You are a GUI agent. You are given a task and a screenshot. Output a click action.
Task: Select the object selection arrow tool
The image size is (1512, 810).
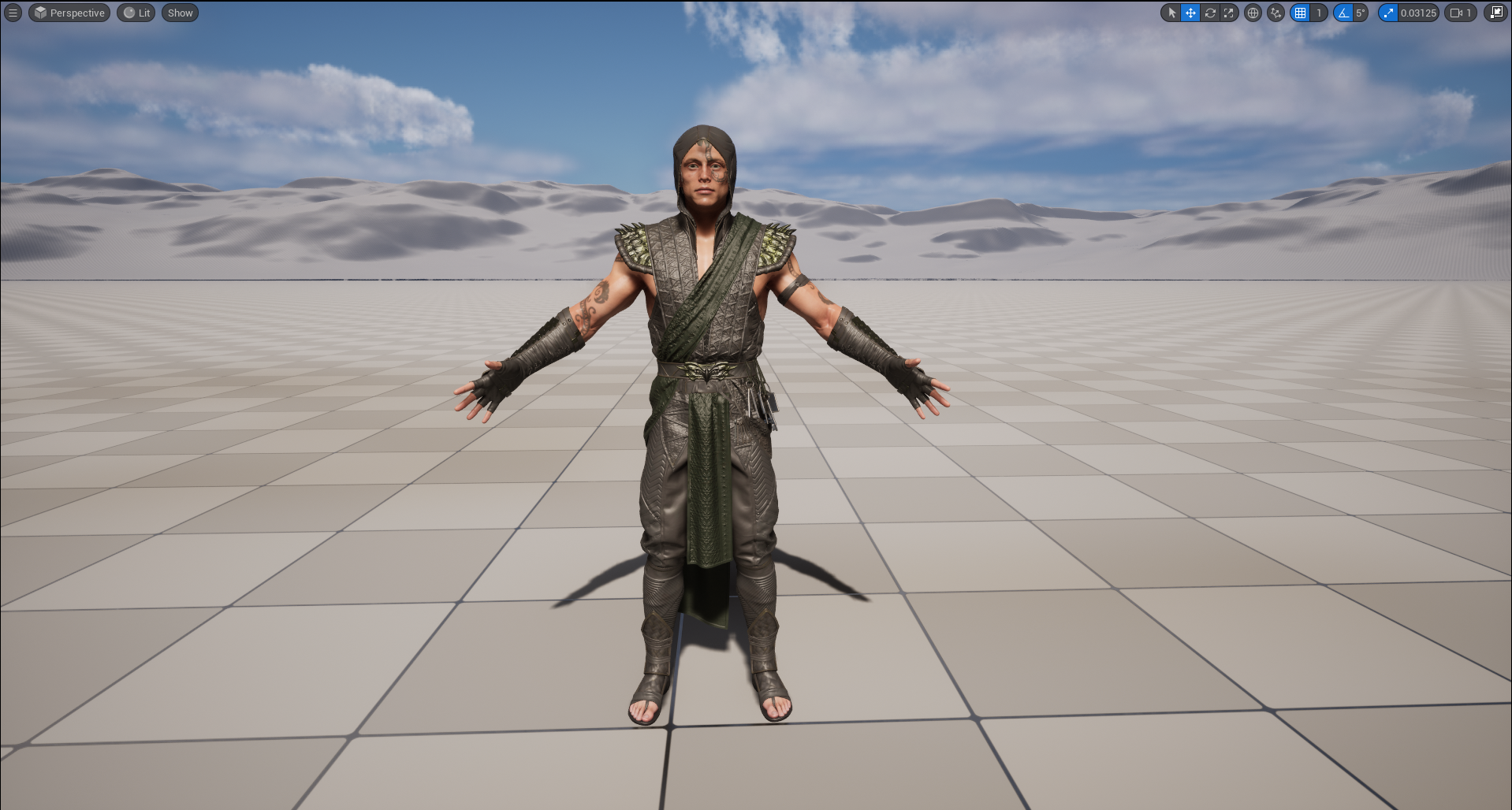click(x=1172, y=13)
